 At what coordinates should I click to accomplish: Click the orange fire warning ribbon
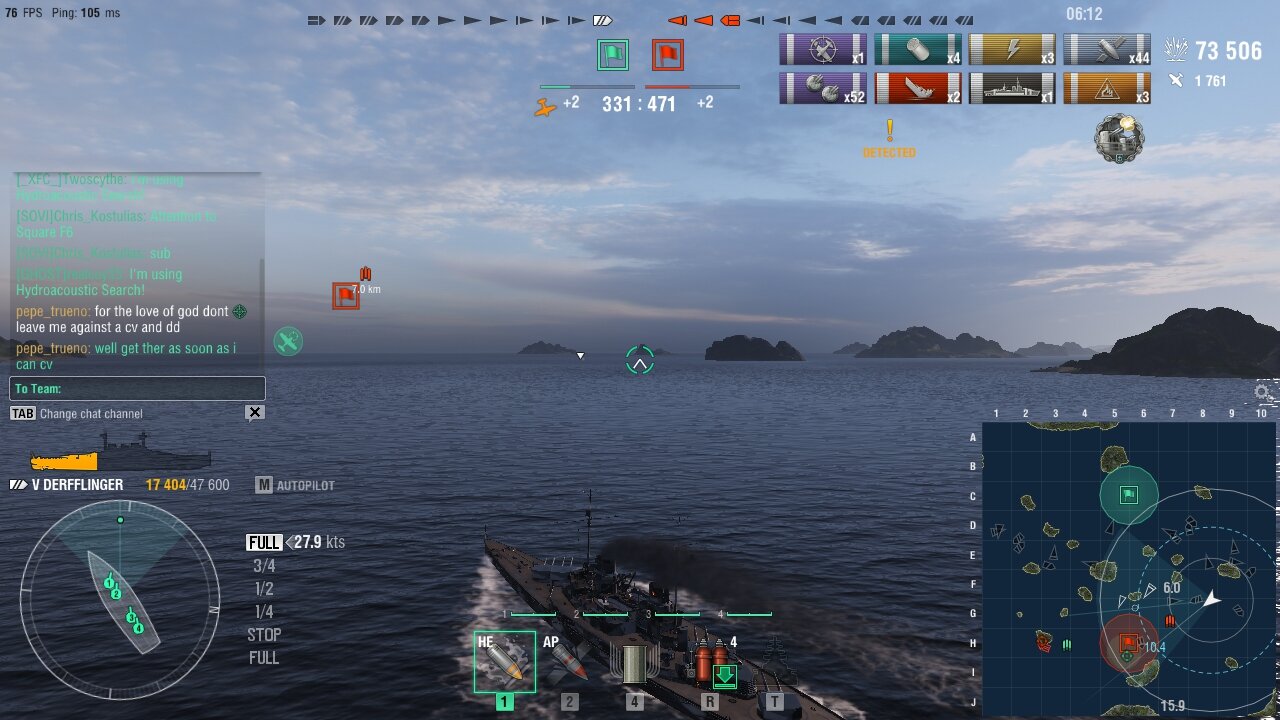point(1106,88)
